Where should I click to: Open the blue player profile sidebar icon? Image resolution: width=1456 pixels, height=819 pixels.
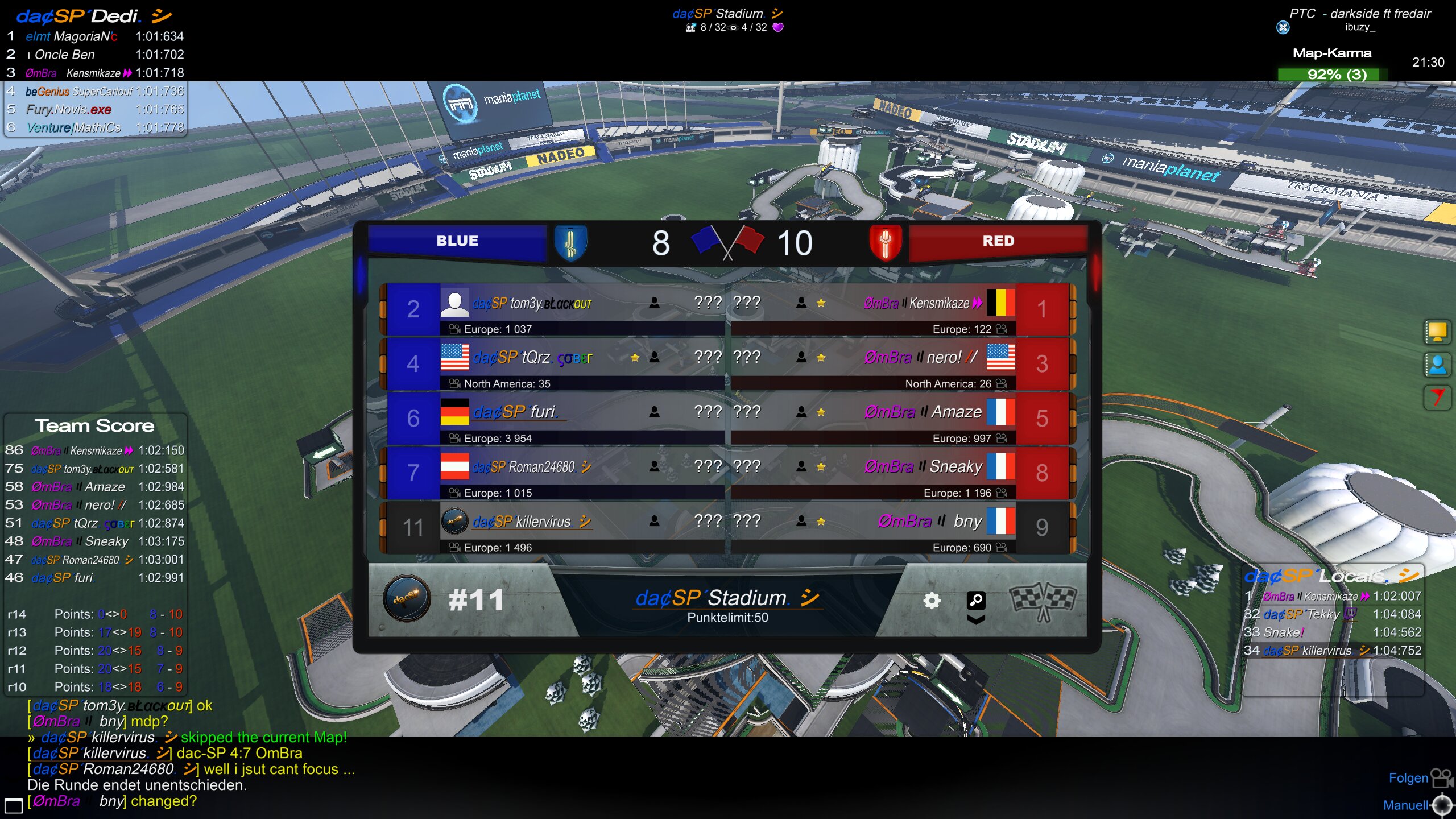coord(1437,365)
